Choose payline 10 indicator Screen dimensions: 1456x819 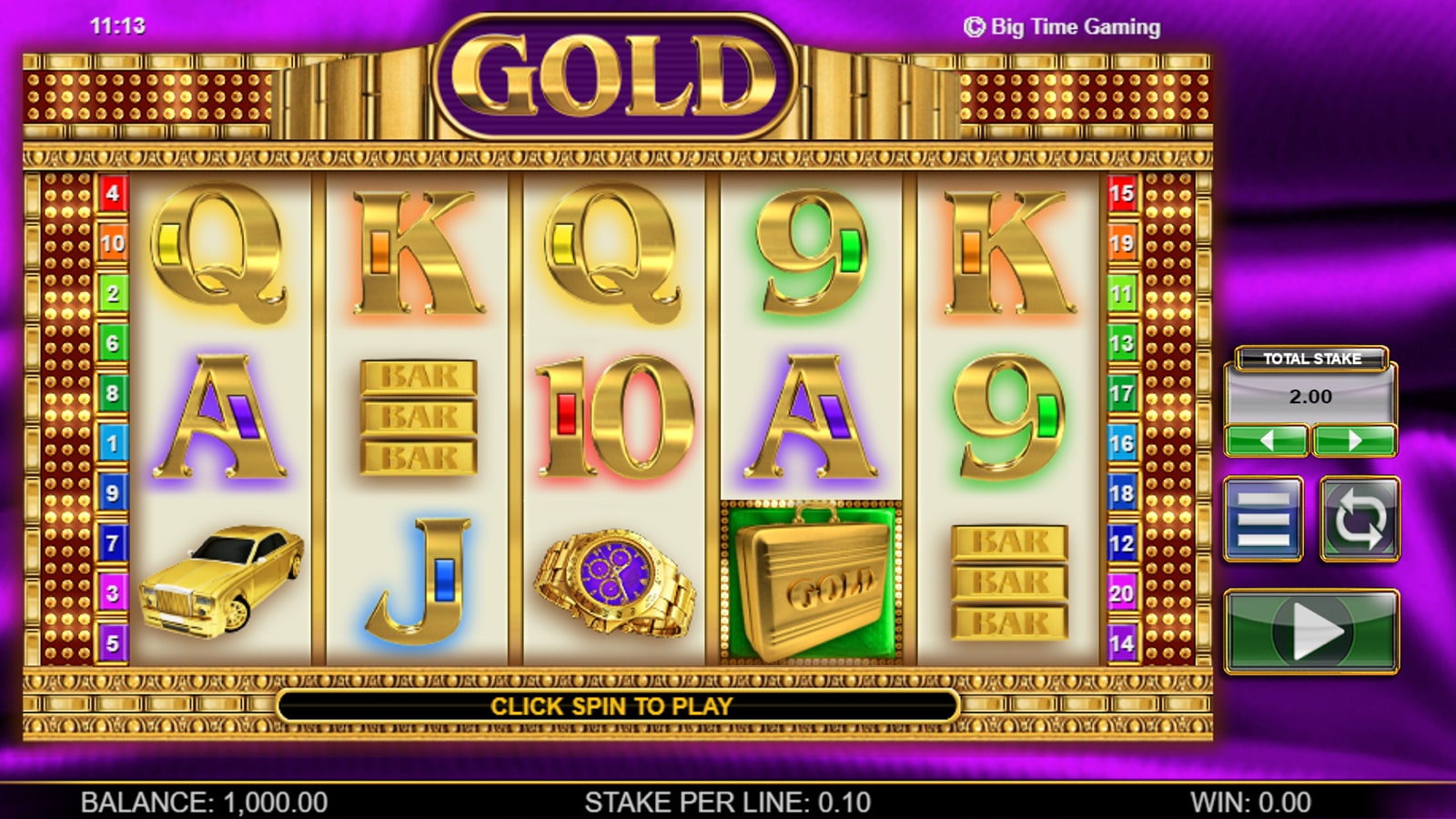112,243
